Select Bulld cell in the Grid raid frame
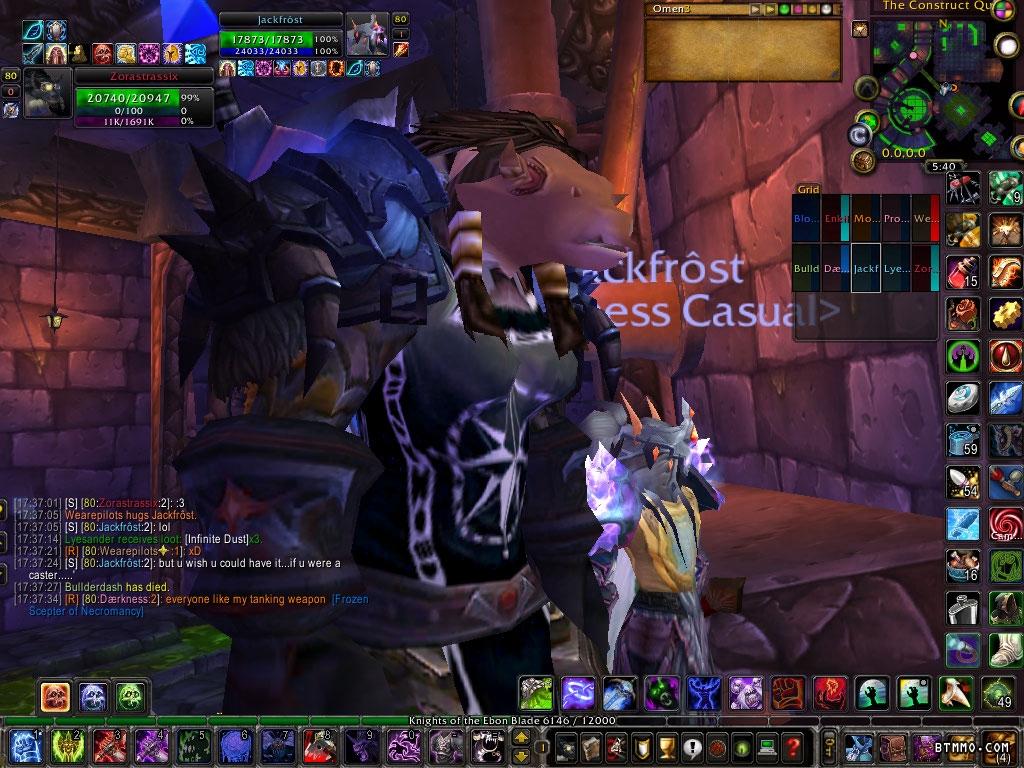This screenshot has width=1024, height=768. [806, 269]
